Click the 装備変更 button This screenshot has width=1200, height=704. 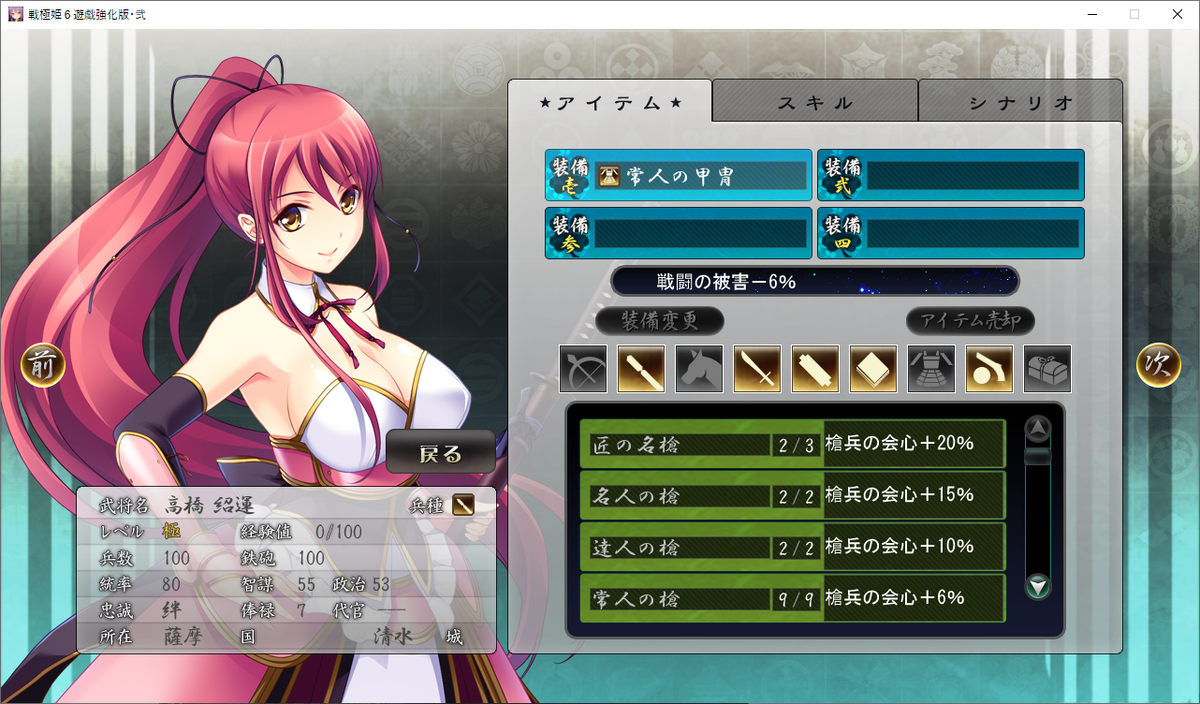pos(659,321)
